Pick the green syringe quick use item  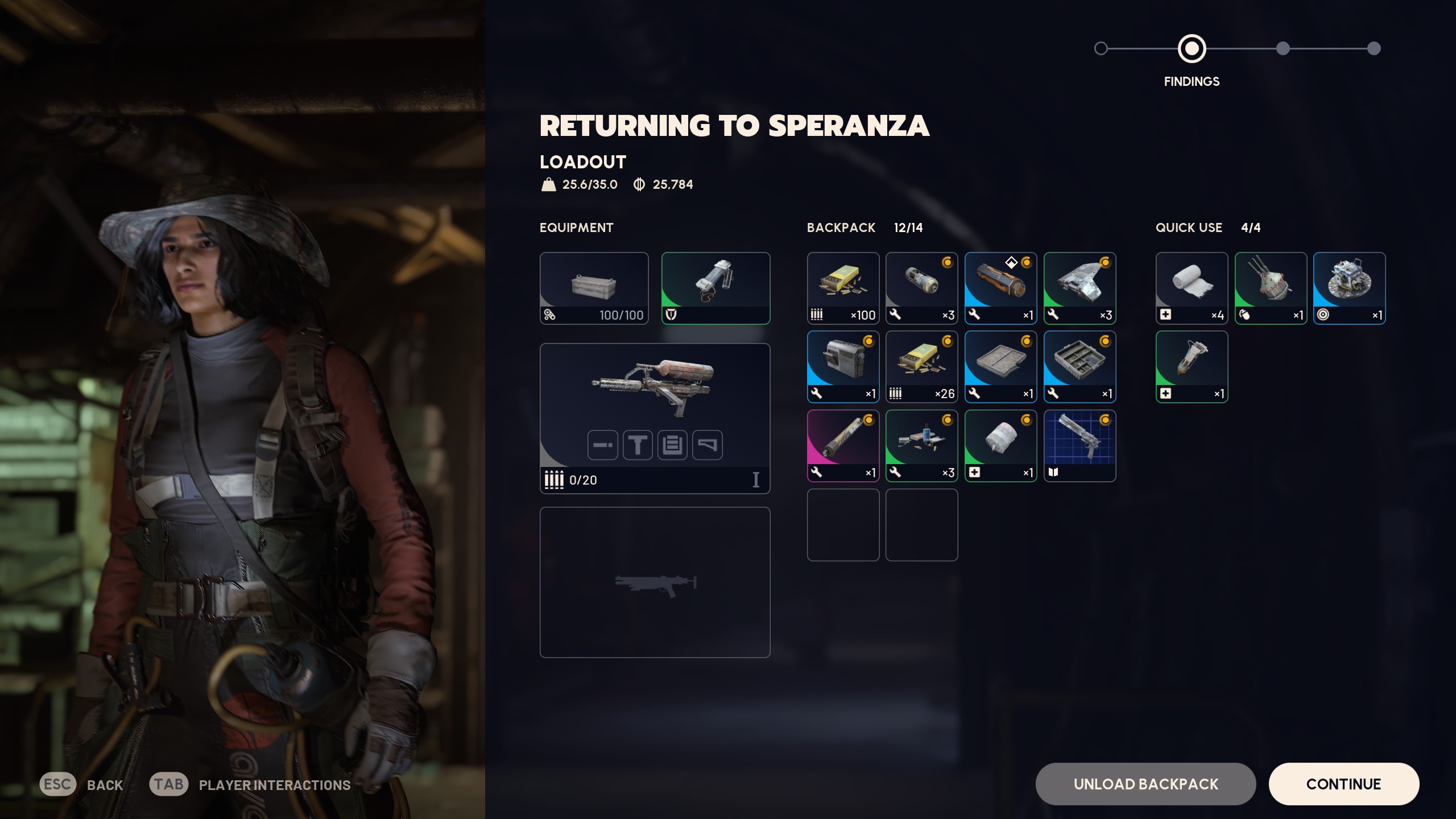(1192, 367)
